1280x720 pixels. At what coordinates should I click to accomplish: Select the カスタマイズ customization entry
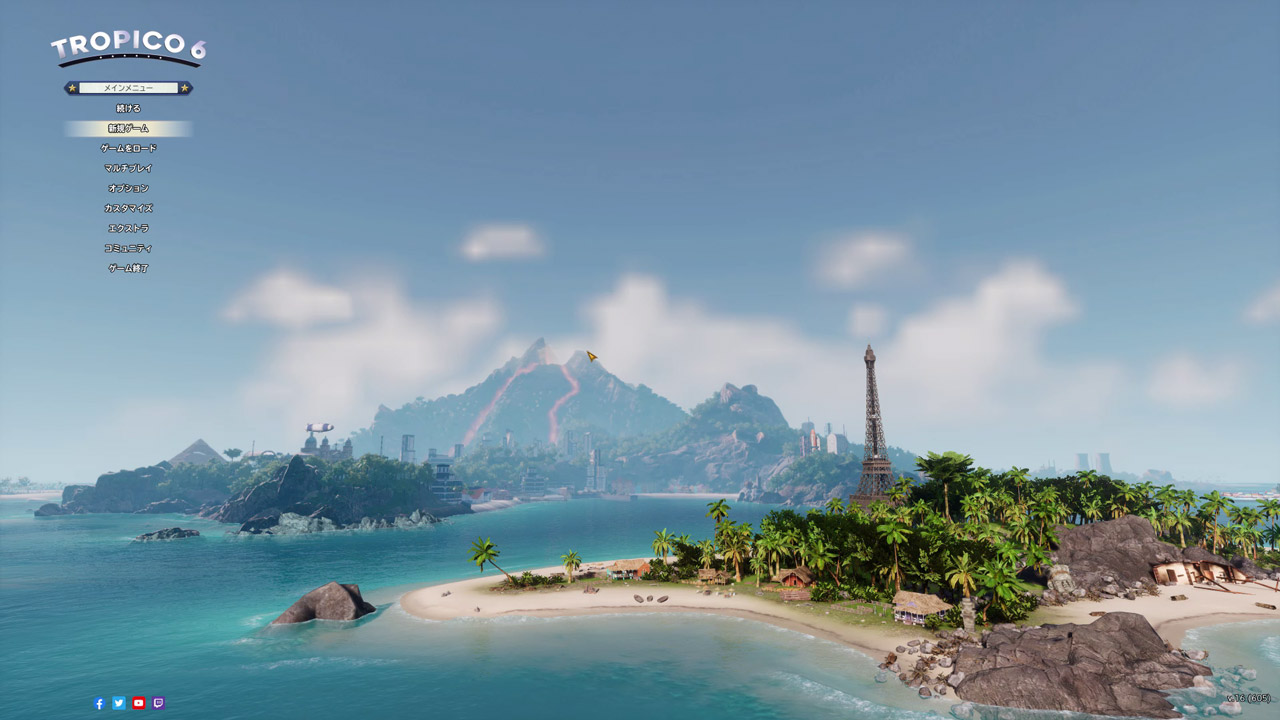click(x=128, y=208)
